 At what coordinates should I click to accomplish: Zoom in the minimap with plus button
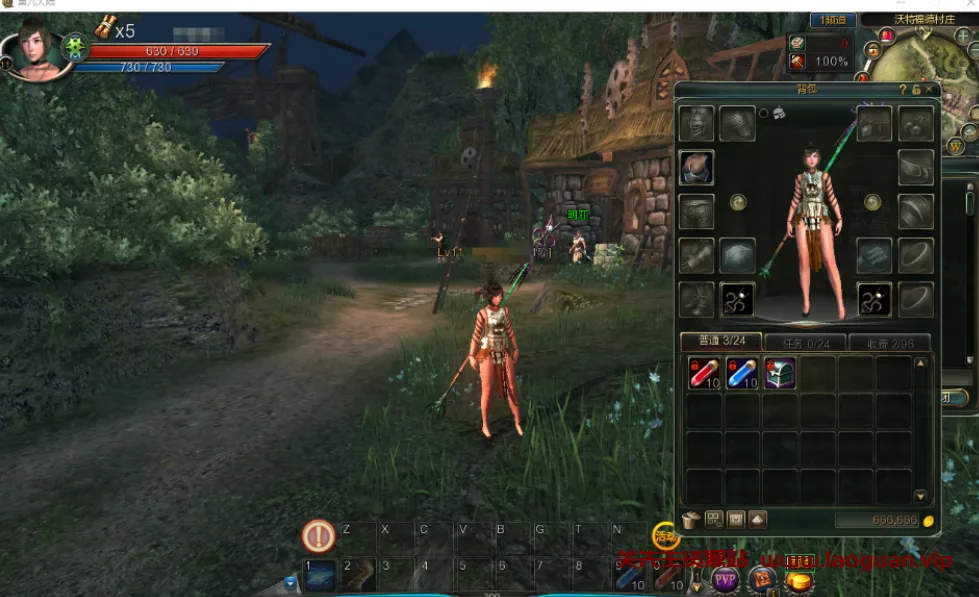pos(963,36)
